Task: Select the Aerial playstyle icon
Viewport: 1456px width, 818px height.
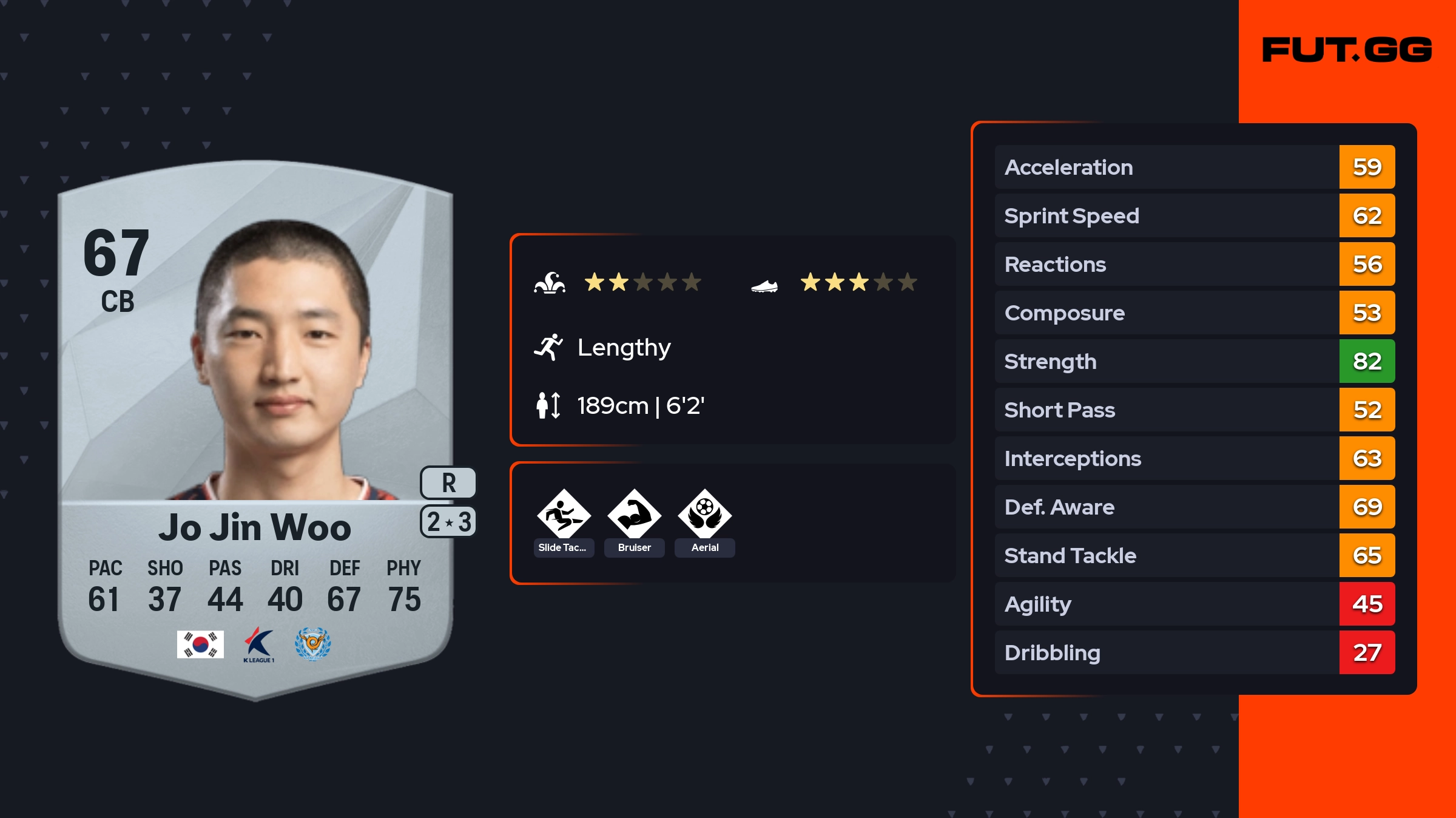Action: pos(704,514)
